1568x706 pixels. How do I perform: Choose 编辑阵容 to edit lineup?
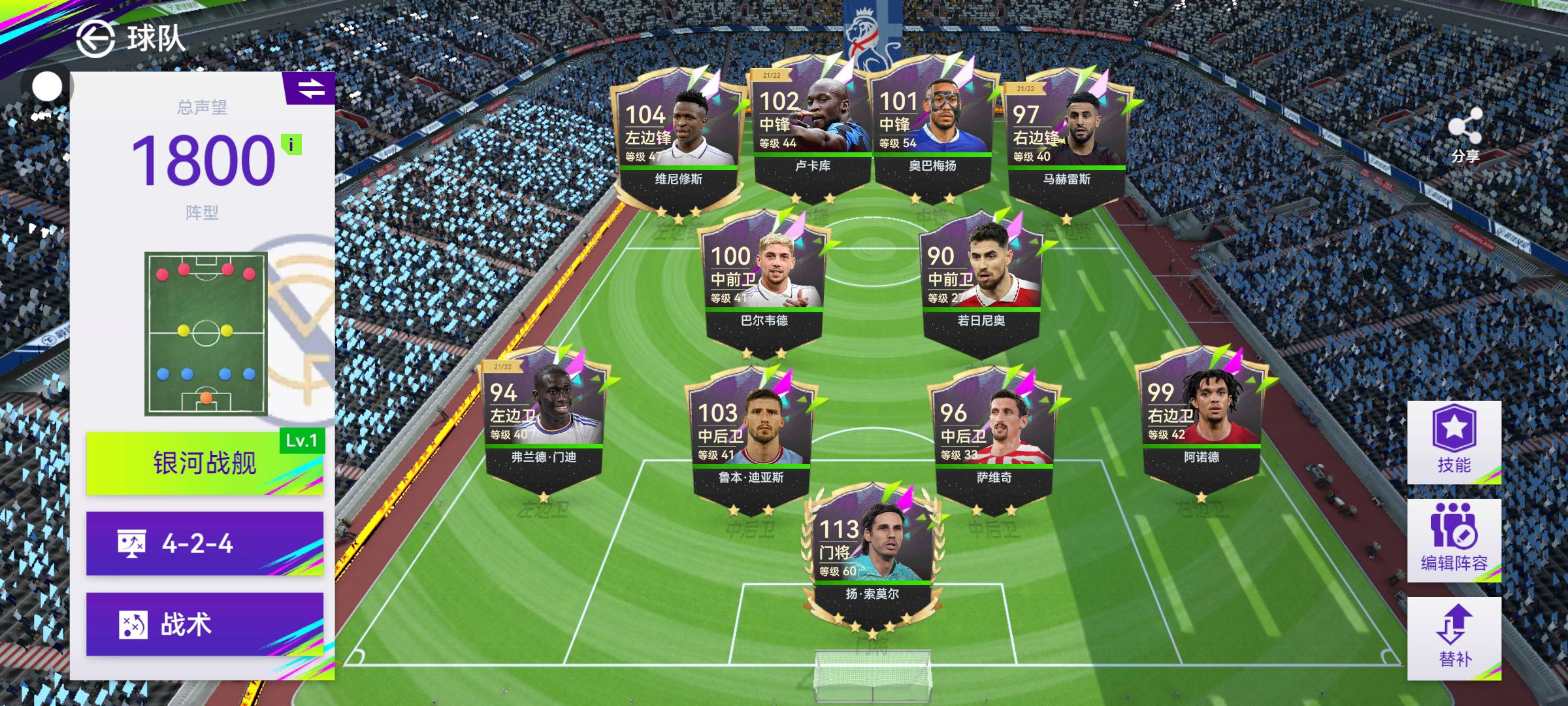[x=1454, y=540]
